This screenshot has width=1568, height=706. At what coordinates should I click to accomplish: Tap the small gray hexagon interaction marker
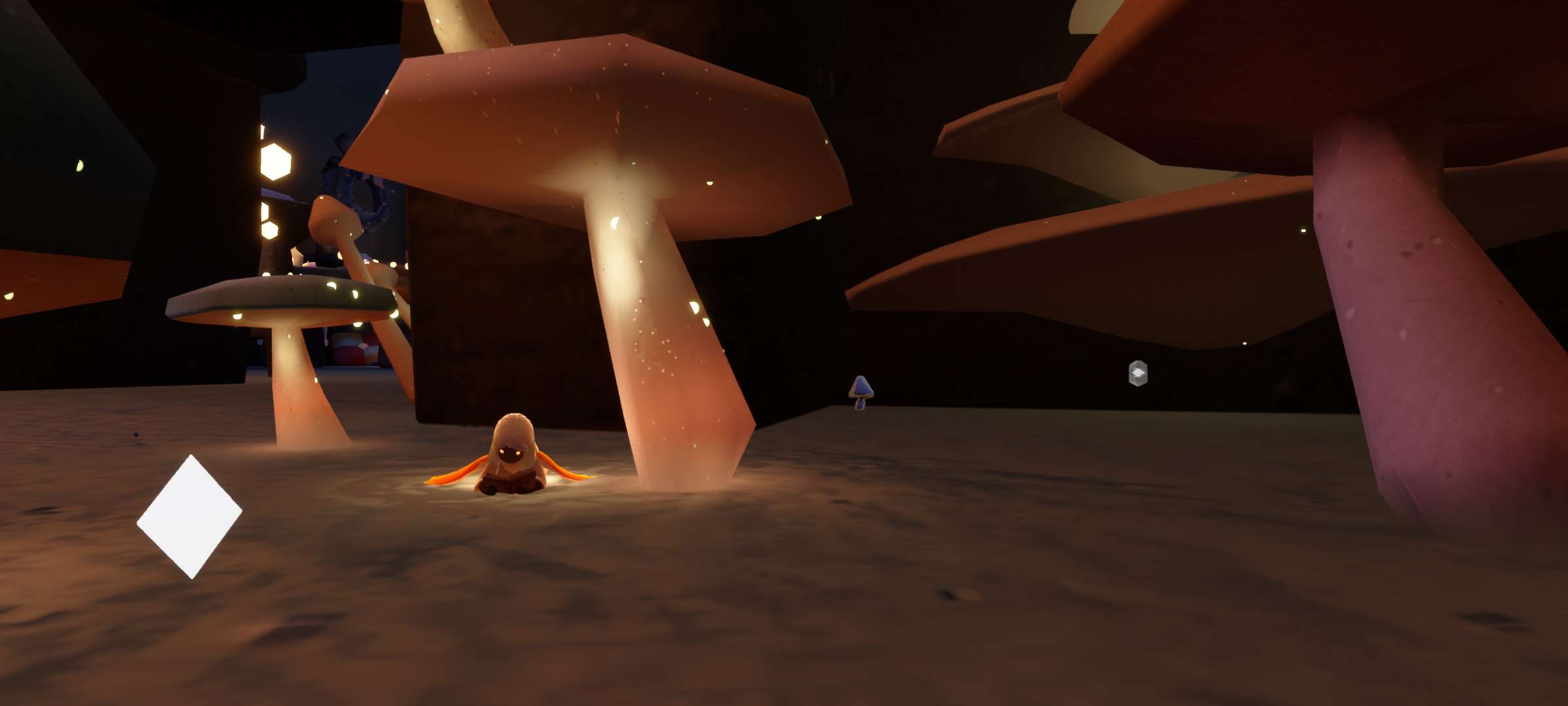coord(1138,373)
